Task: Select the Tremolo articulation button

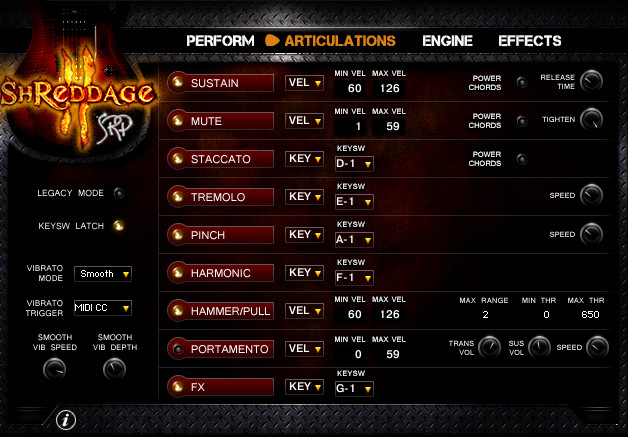Action: coord(222,197)
